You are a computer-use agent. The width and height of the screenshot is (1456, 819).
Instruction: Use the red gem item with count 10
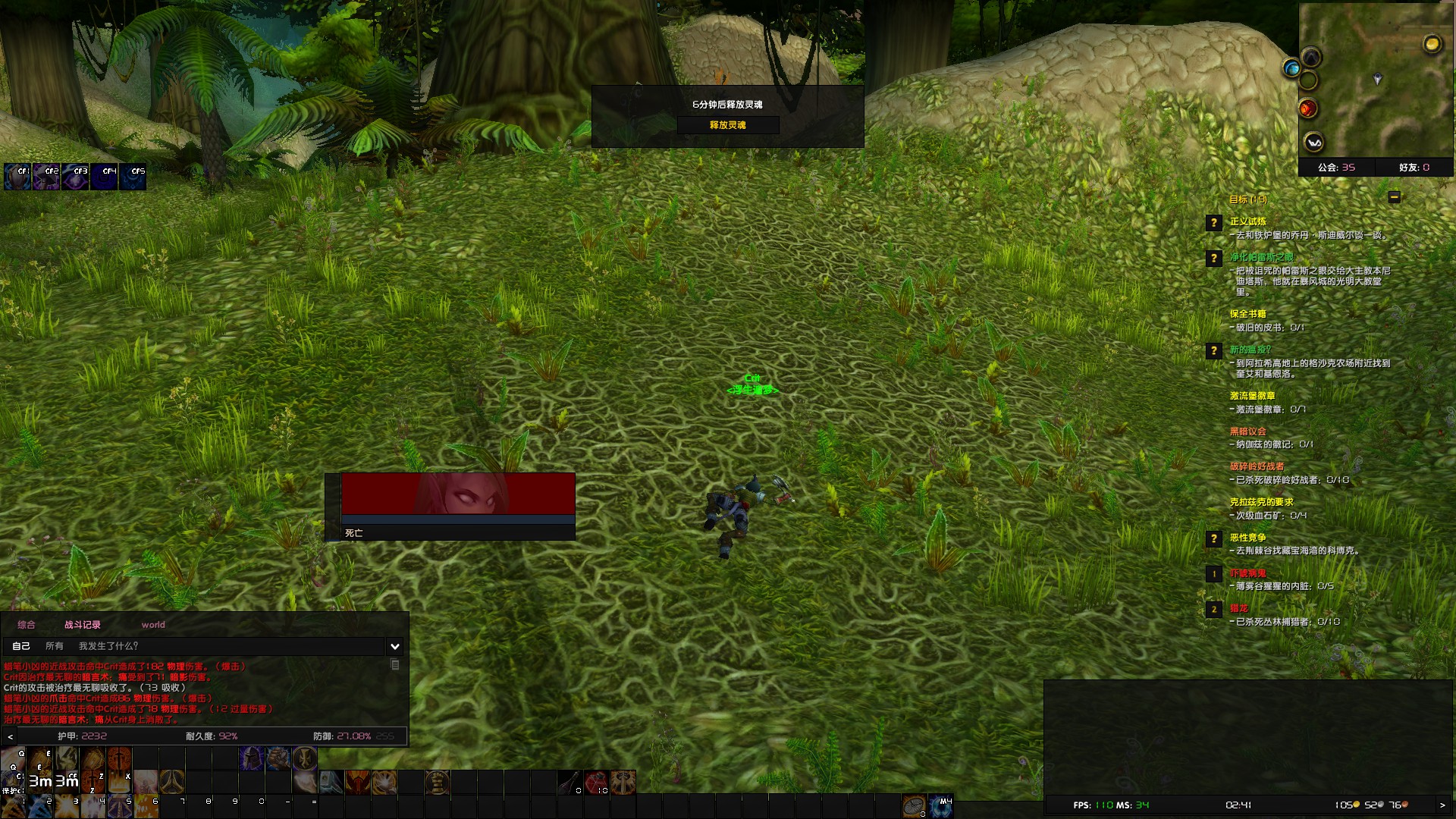click(596, 782)
